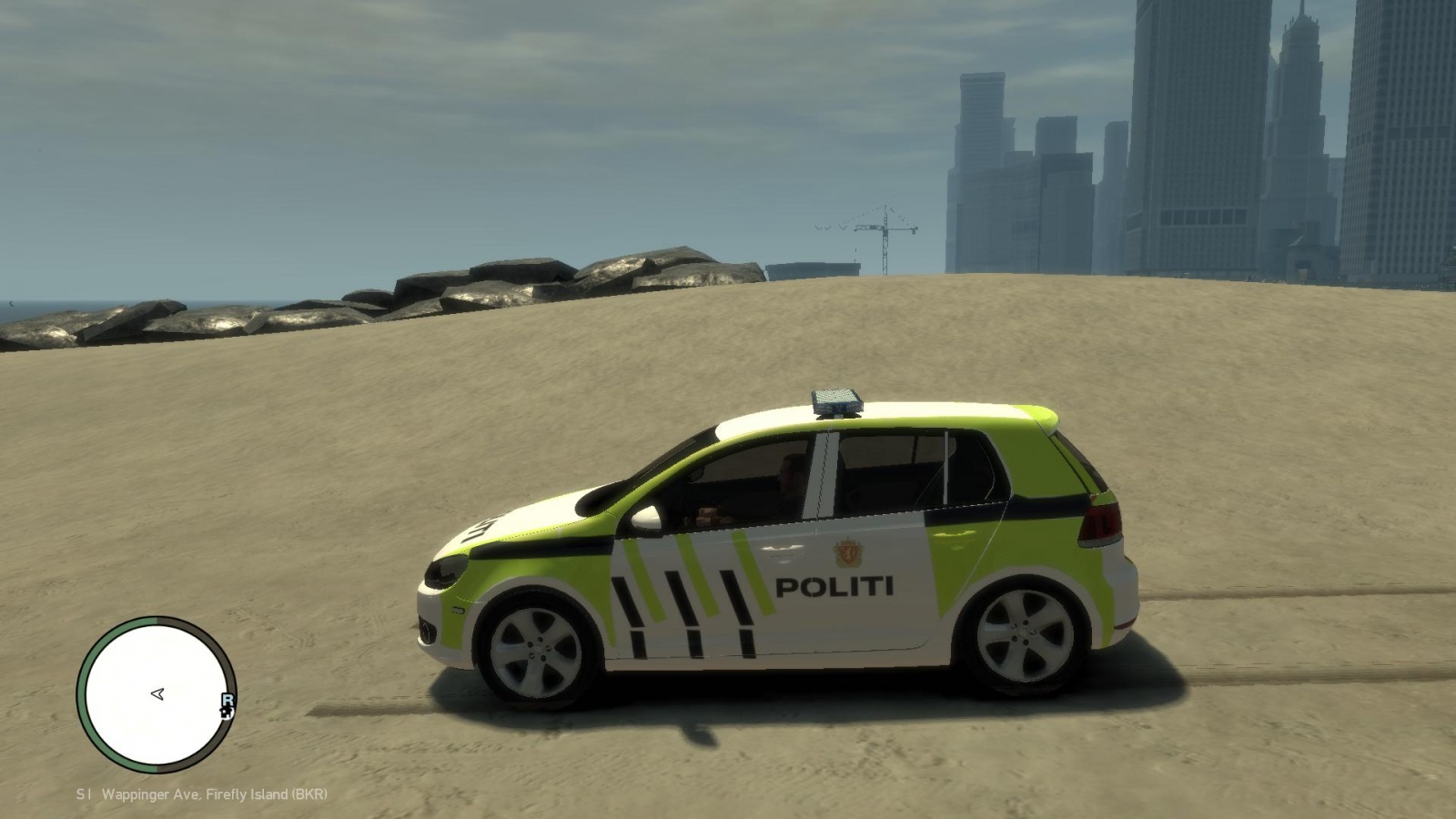
Task: Select the Norwegian coat of arms emblem on the car
Action: coord(848,552)
